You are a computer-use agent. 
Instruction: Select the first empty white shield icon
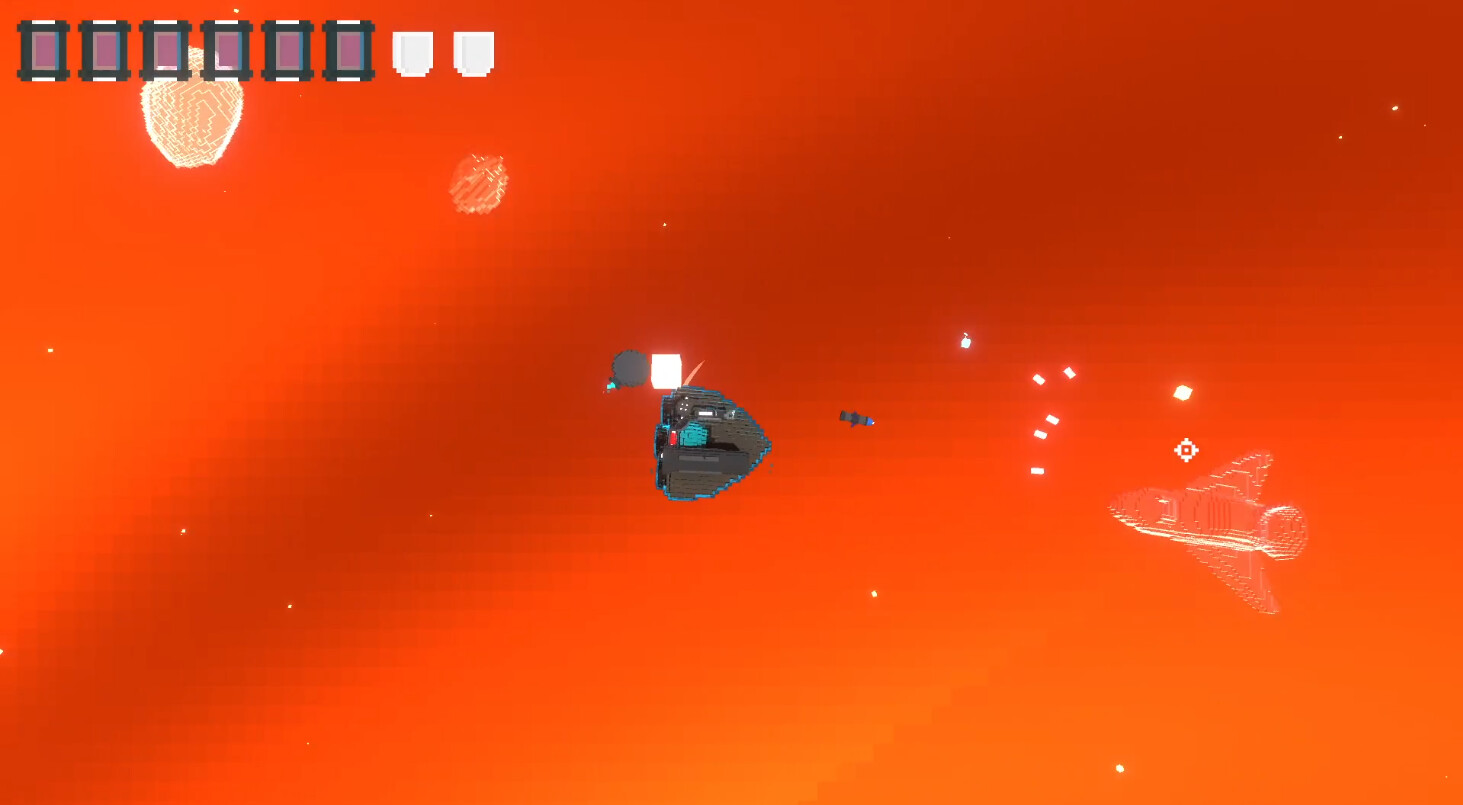coord(411,54)
